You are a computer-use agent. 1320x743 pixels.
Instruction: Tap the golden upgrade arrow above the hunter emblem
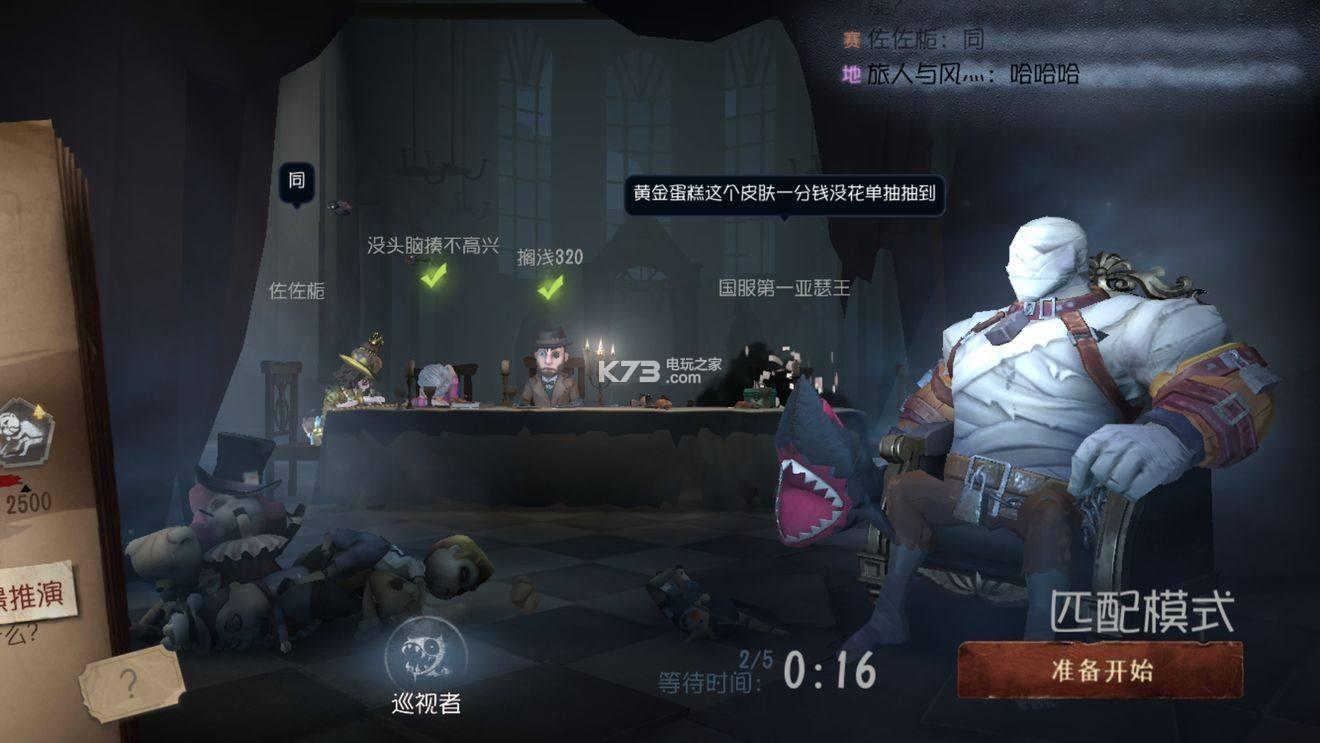[x=40, y=410]
